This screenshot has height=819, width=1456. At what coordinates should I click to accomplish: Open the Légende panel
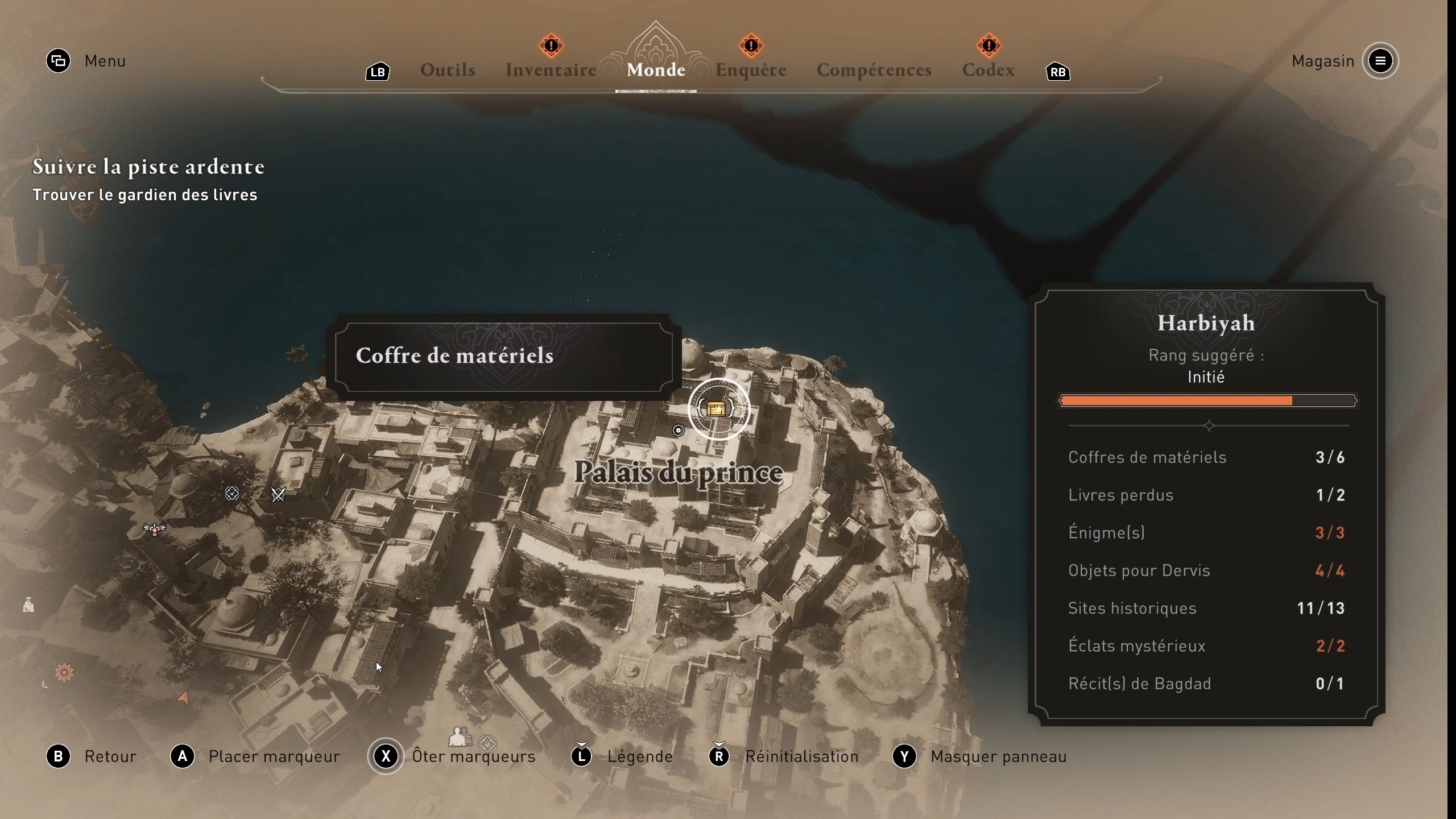[640, 756]
